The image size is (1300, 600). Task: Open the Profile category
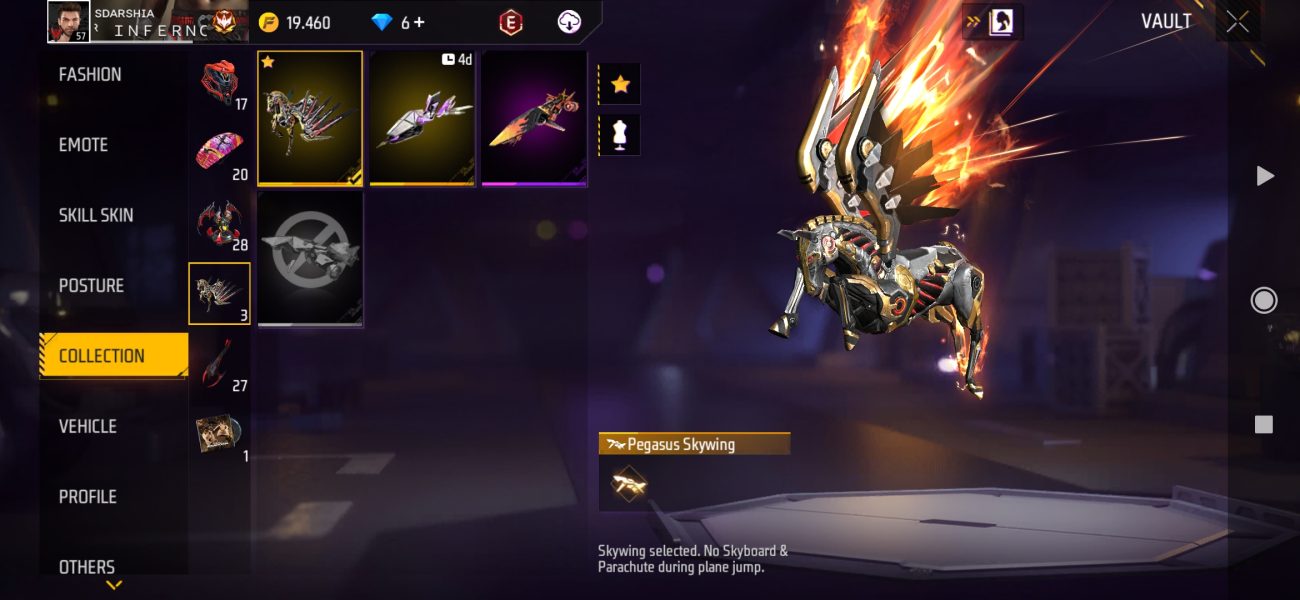click(88, 497)
